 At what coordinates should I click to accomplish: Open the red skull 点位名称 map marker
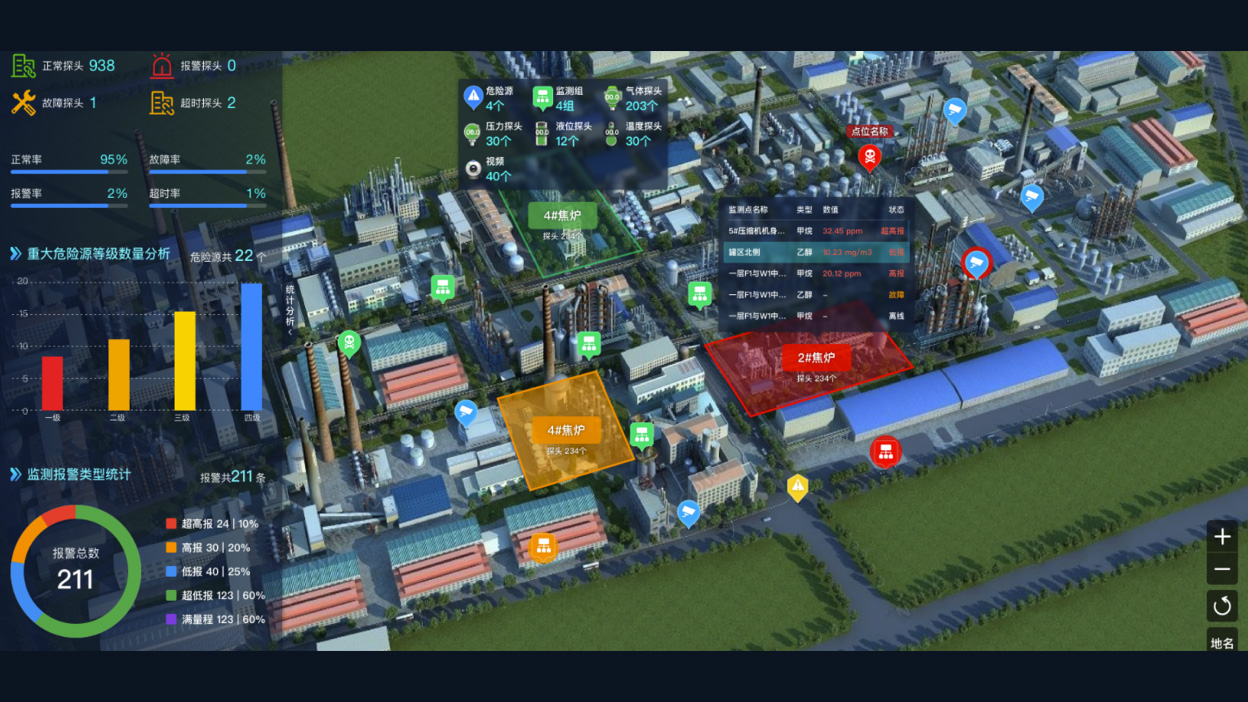coord(870,156)
